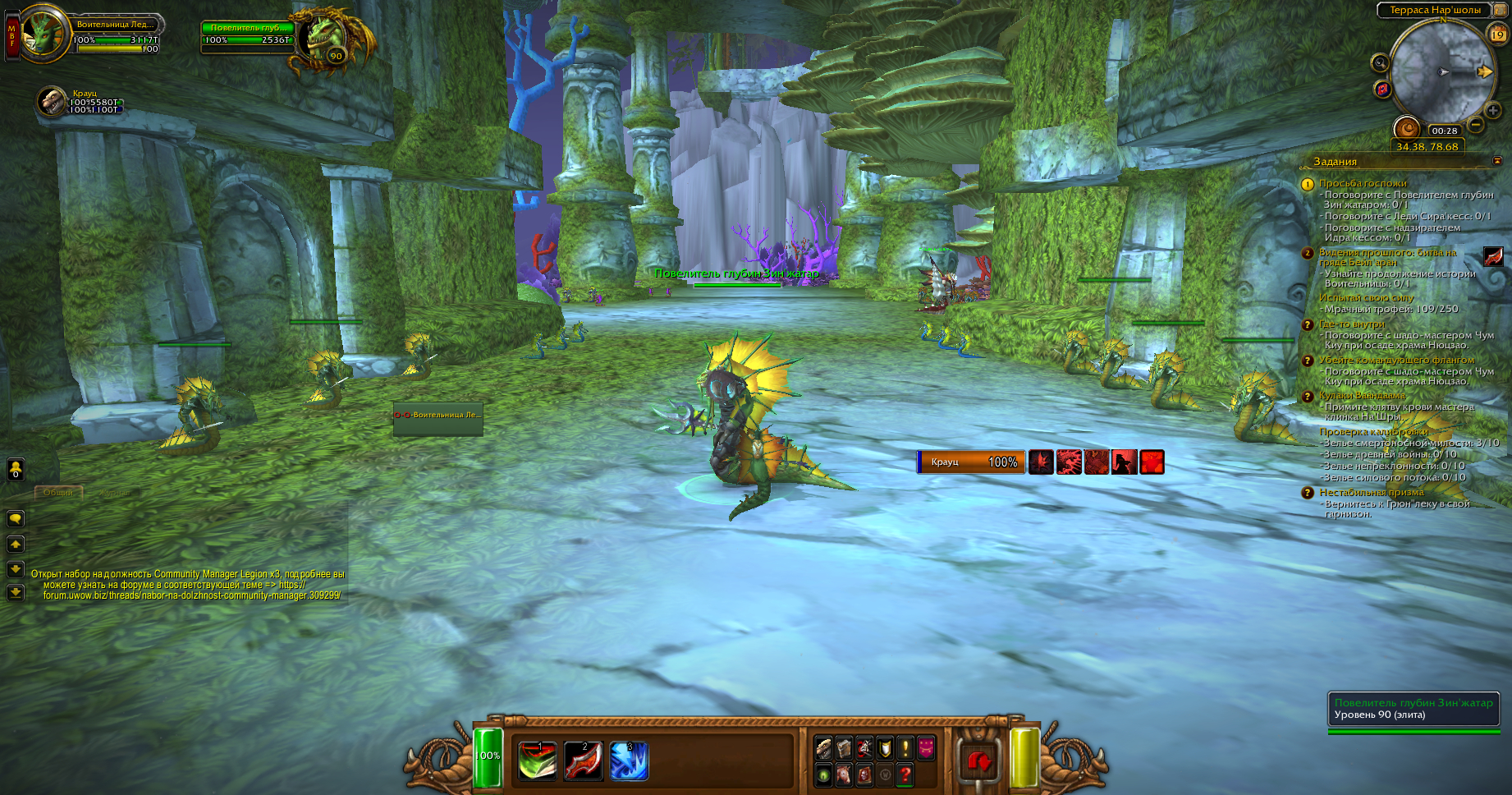Viewport: 1512px width, 795px height.
Task: Collapse the Задания quest tracker
Action: click(1496, 161)
